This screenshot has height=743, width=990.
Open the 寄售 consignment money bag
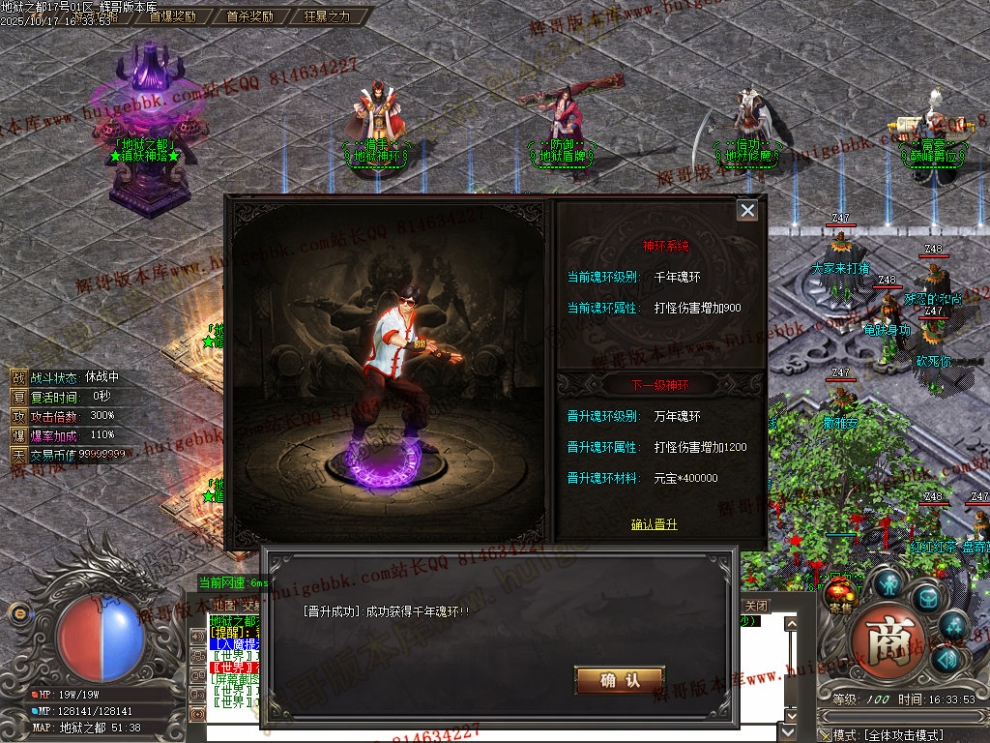pyautogui.click(x=840, y=592)
